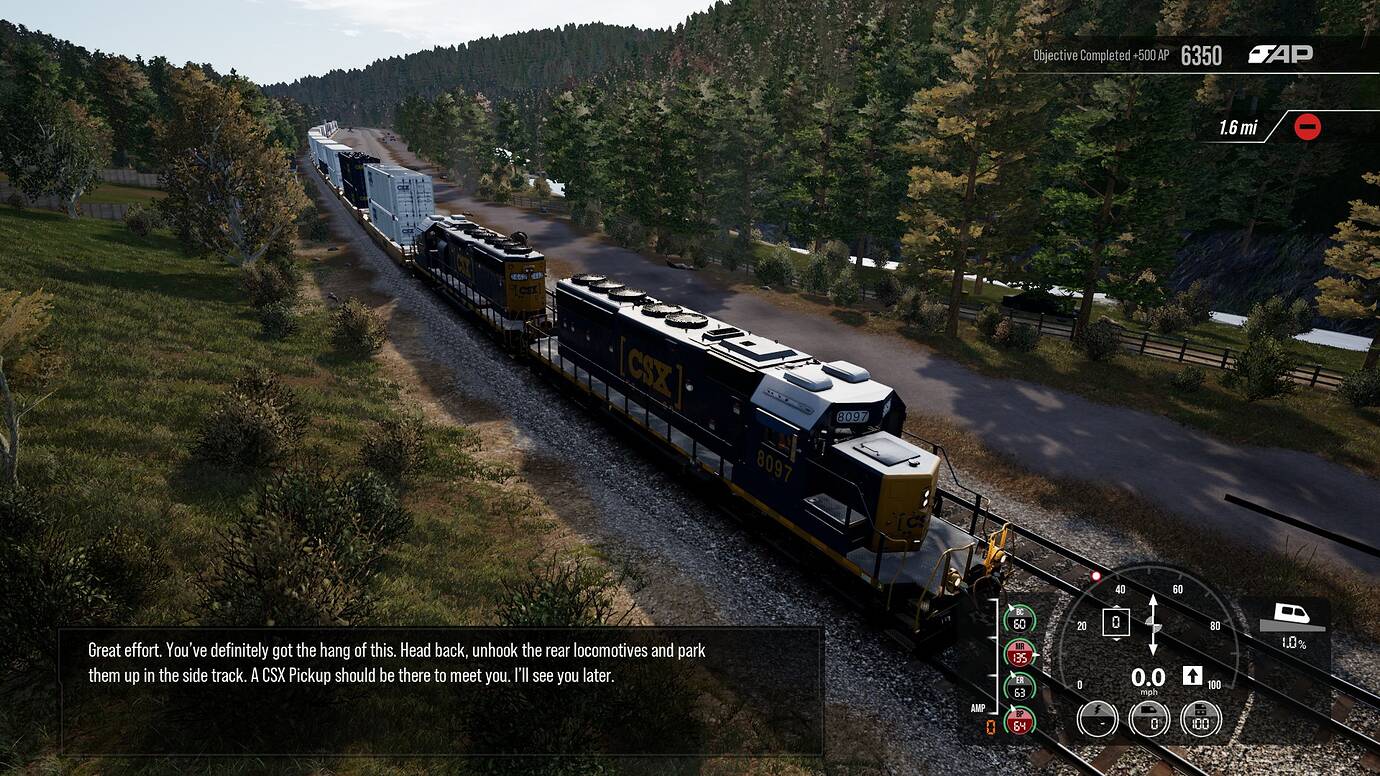Select the train brake dial showing 100
The image size is (1380, 776).
pyautogui.click(x=1201, y=718)
